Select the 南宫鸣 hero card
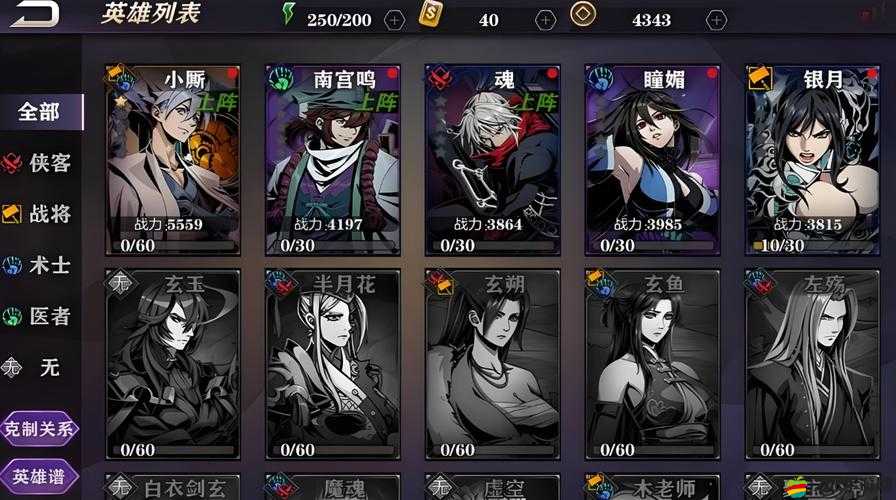Screen dimensions: 896x500 (x=333, y=160)
